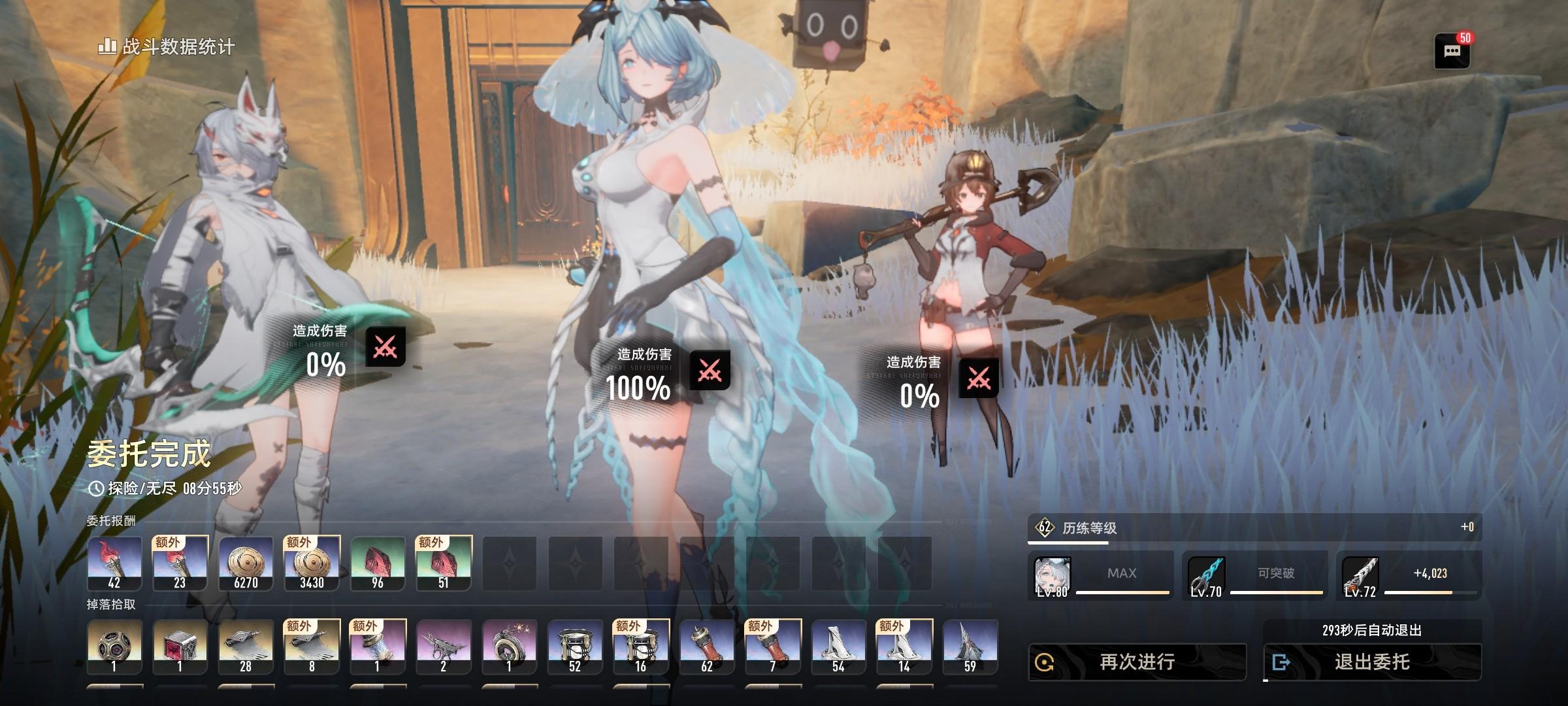Exit via the 退出委托 button
1568x706 pixels.
1372,662
